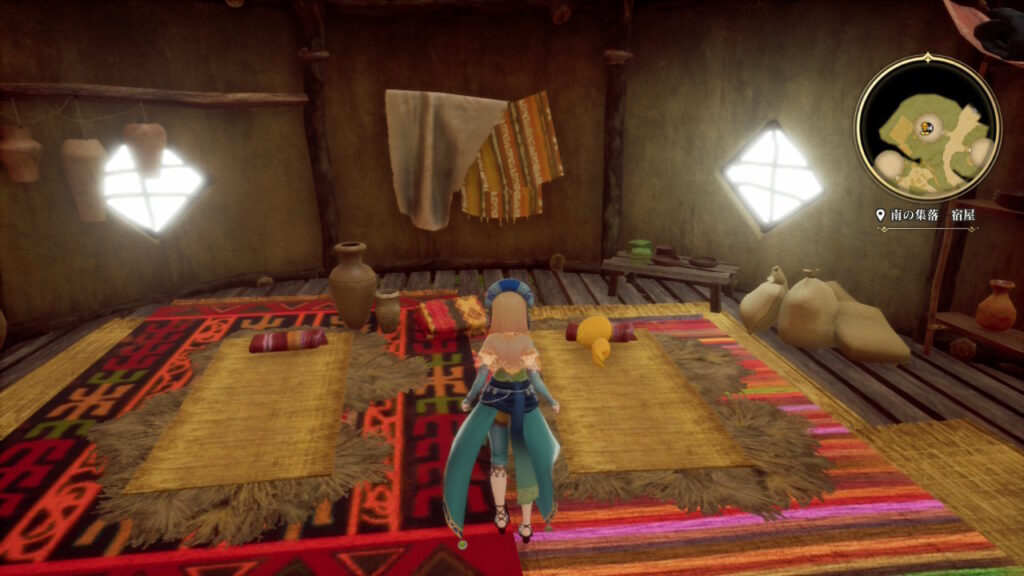Viewport: 1024px width, 576px height.
Task: Click the player marker on the minimap
Action: coord(928,127)
